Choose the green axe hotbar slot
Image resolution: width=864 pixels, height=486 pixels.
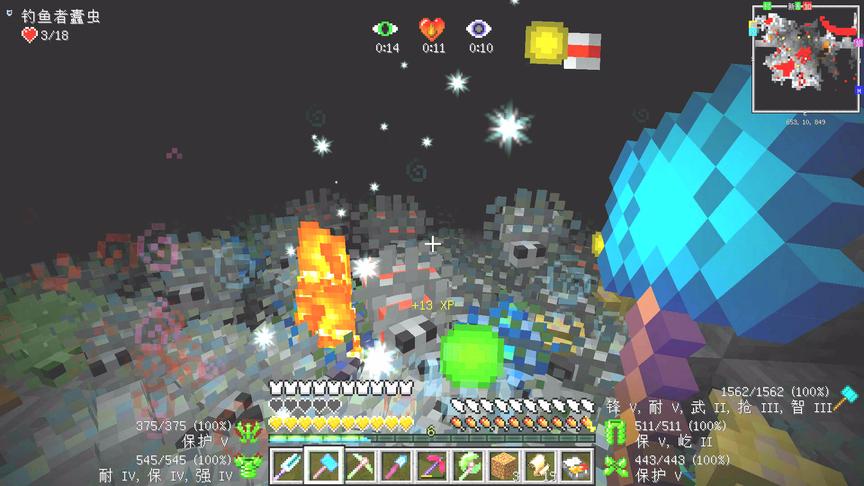point(469,466)
